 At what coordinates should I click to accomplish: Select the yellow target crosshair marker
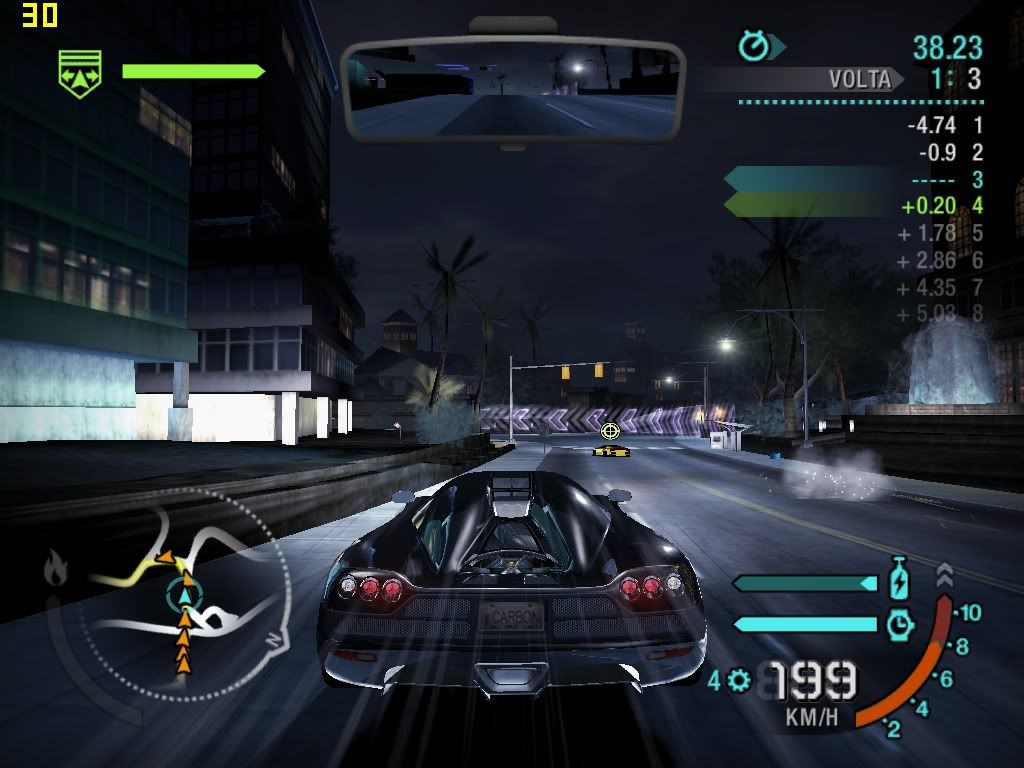(x=609, y=431)
